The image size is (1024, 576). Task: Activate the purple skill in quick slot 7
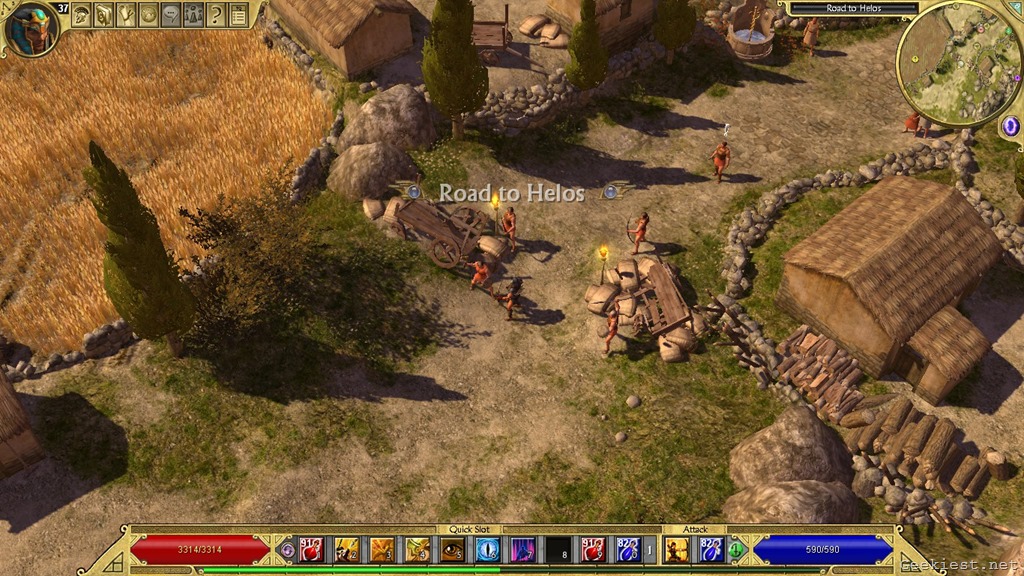tap(523, 549)
